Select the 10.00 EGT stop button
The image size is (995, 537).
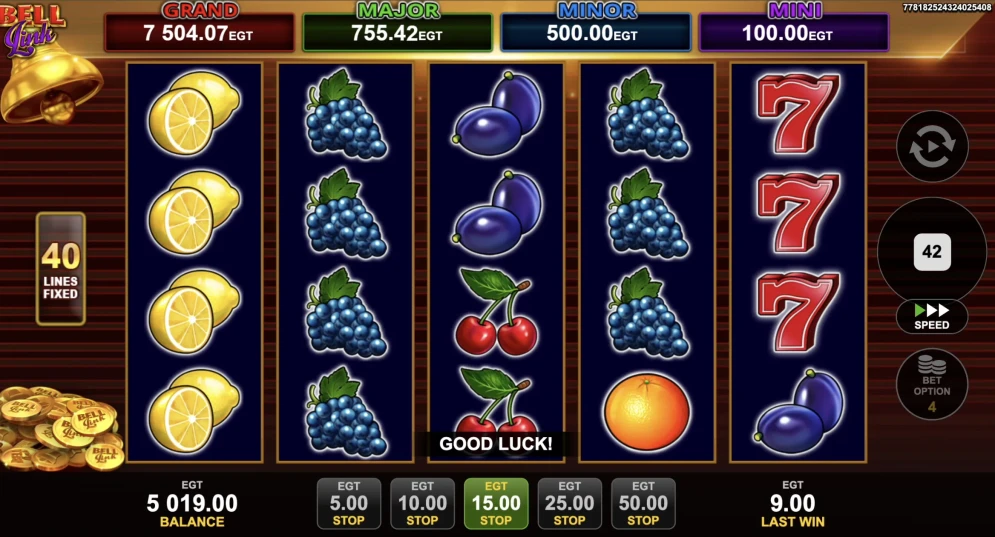(422, 503)
